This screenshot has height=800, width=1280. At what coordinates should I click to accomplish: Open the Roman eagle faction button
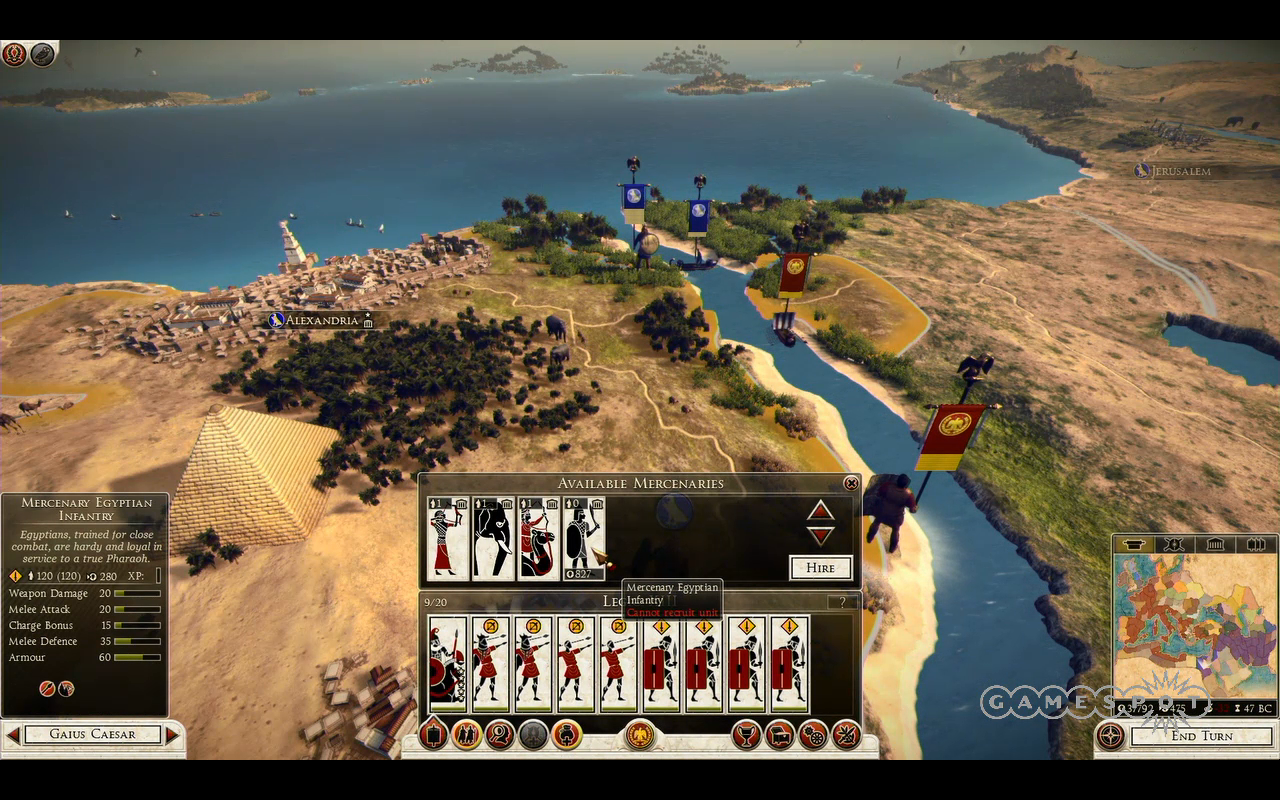640,735
